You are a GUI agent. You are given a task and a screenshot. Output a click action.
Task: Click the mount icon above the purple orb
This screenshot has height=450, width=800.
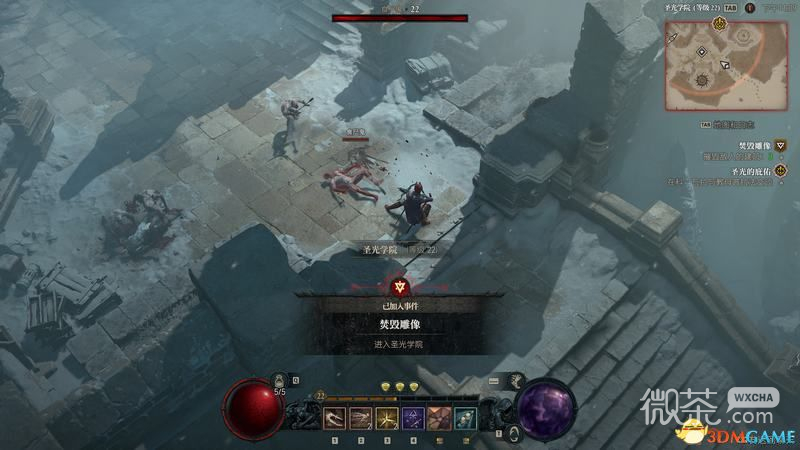(517, 380)
